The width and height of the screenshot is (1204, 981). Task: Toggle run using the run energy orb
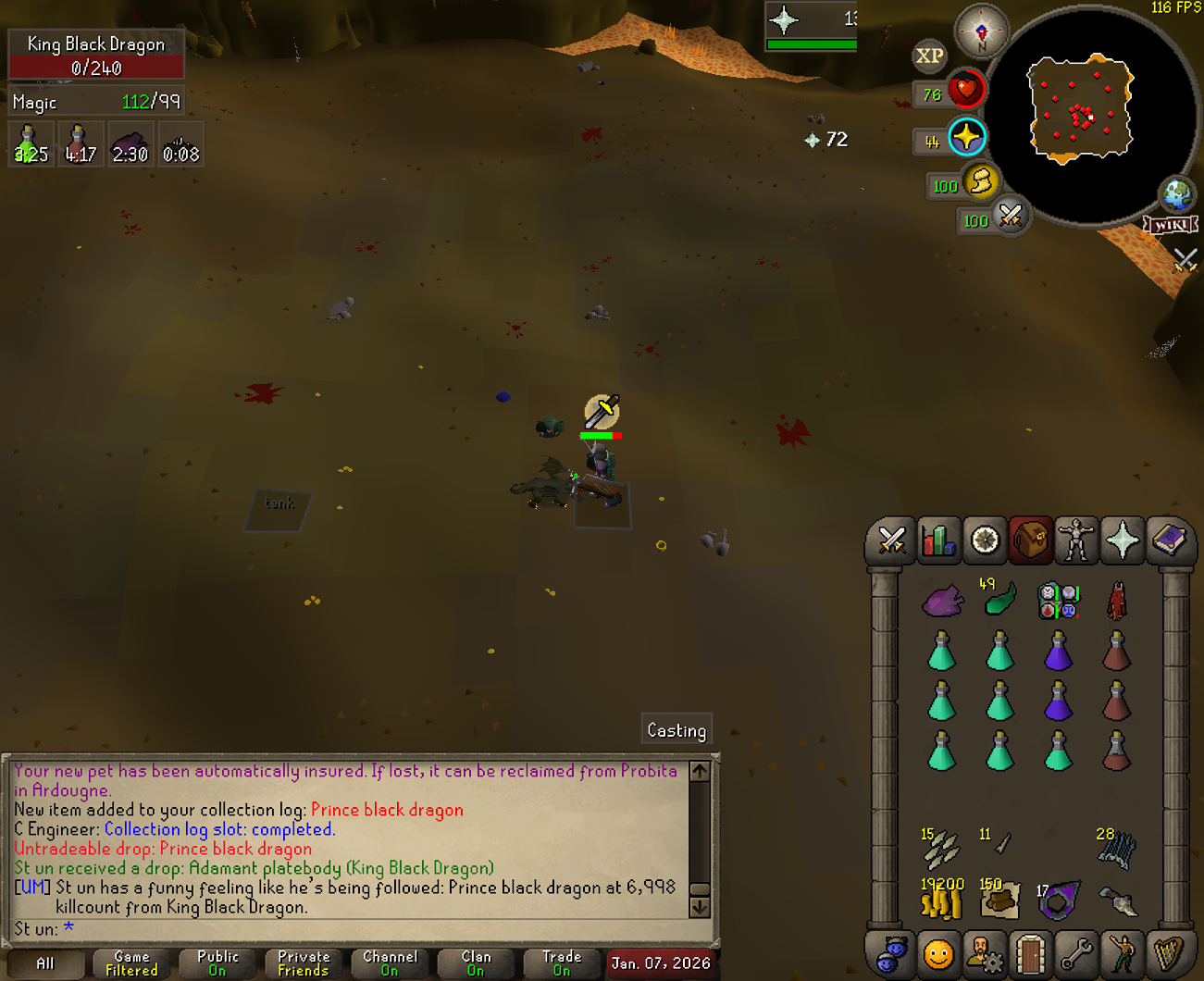981,181
